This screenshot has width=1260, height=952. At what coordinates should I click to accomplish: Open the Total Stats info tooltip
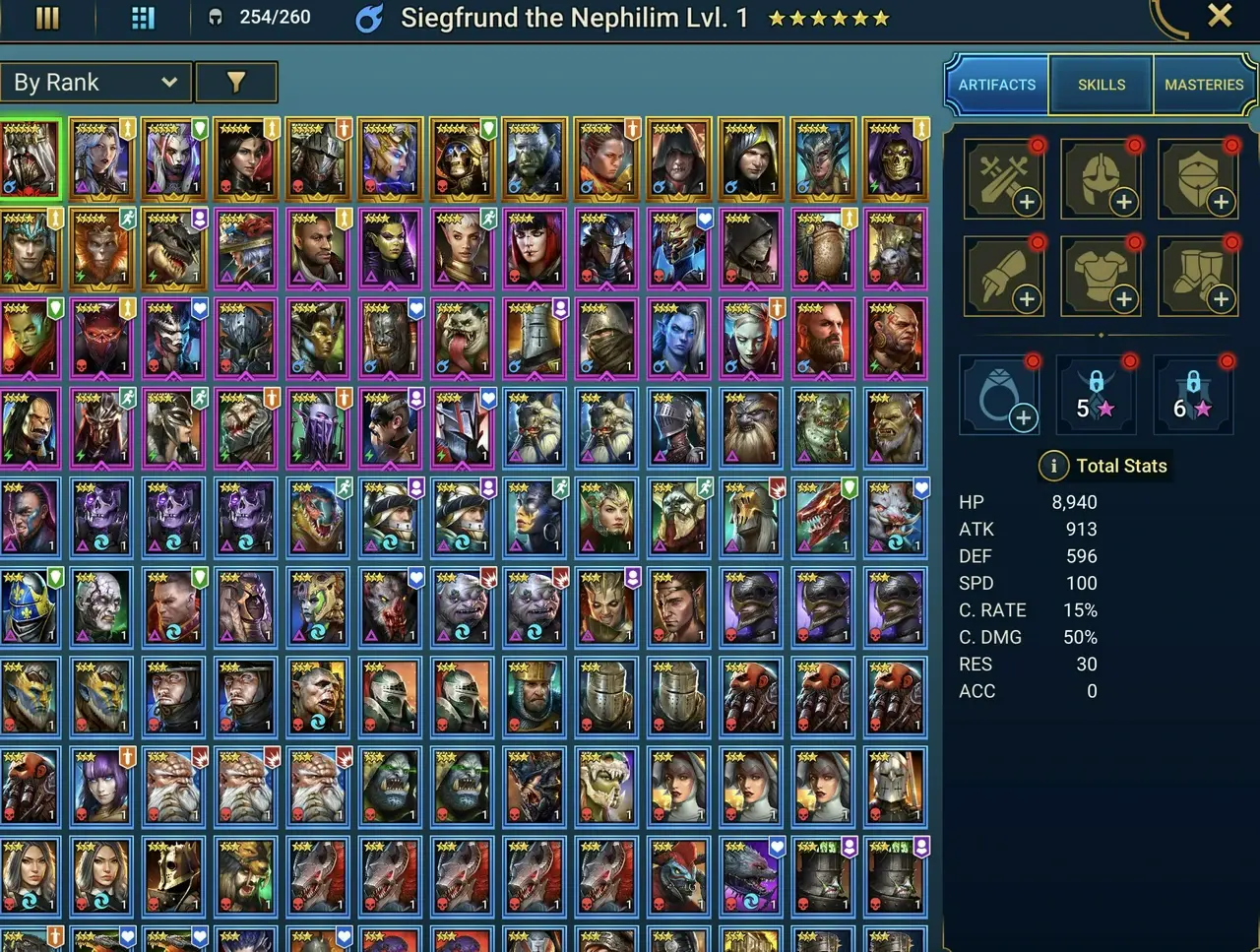click(1054, 466)
